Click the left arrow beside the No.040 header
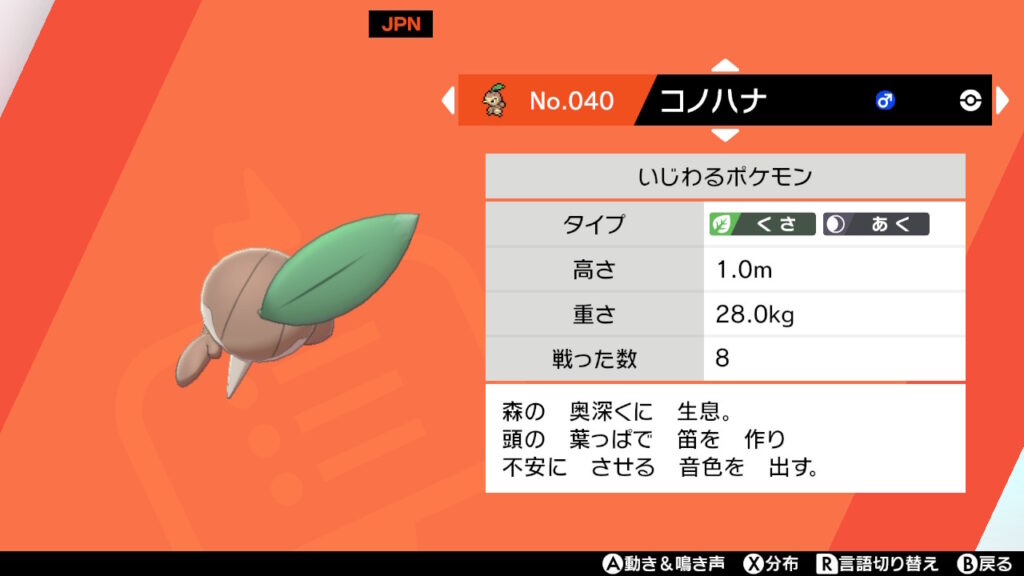Image resolution: width=1024 pixels, height=576 pixels. [448, 100]
